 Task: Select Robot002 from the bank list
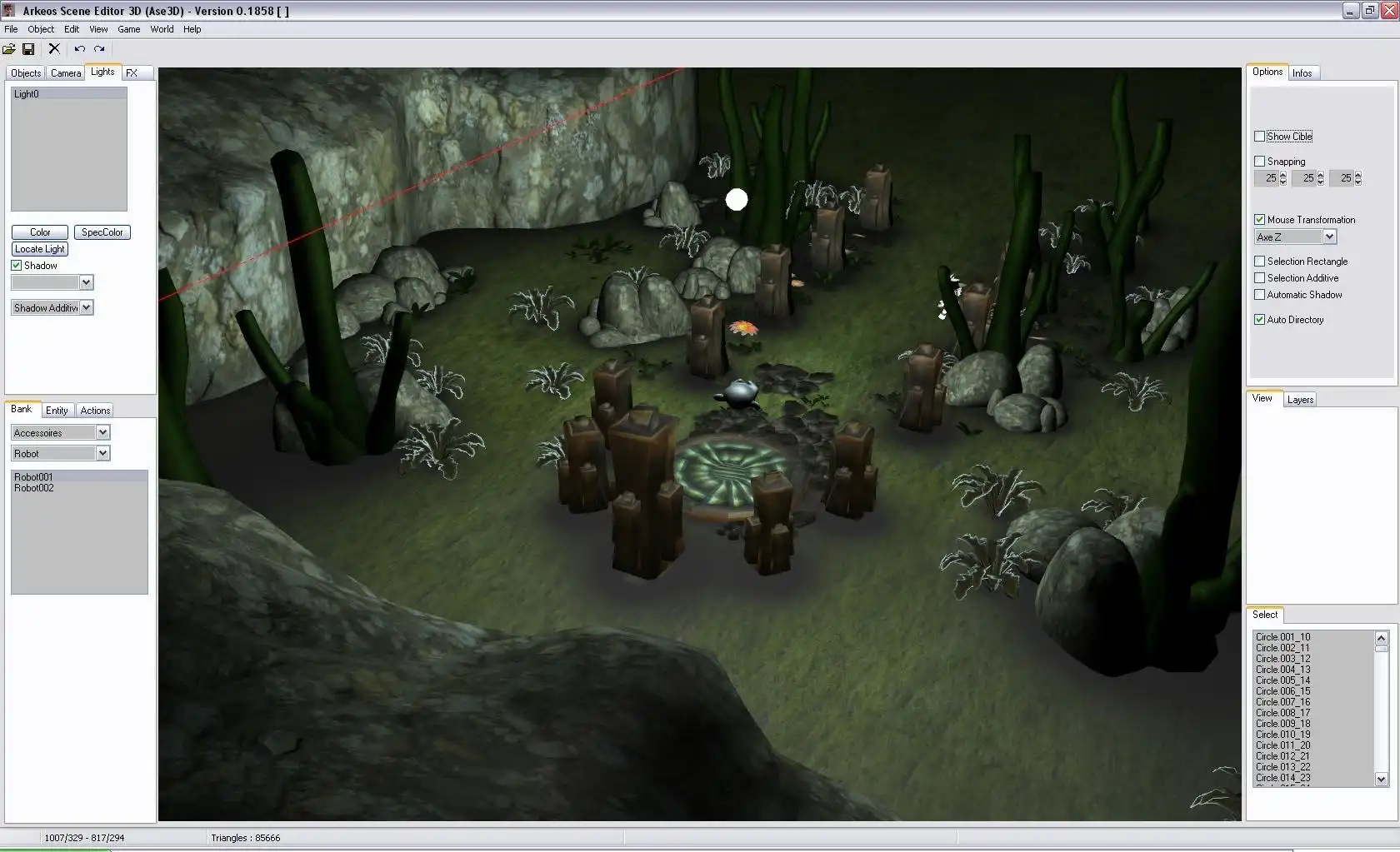(x=34, y=488)
